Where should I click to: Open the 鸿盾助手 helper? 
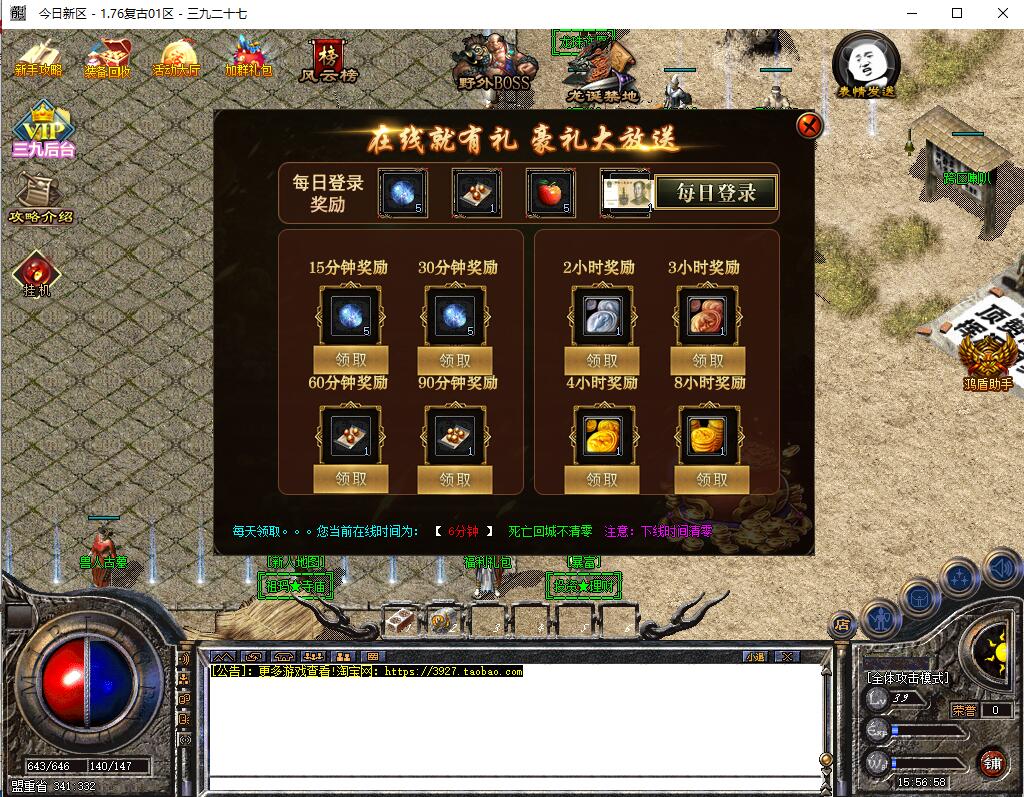tap(988, 361)
